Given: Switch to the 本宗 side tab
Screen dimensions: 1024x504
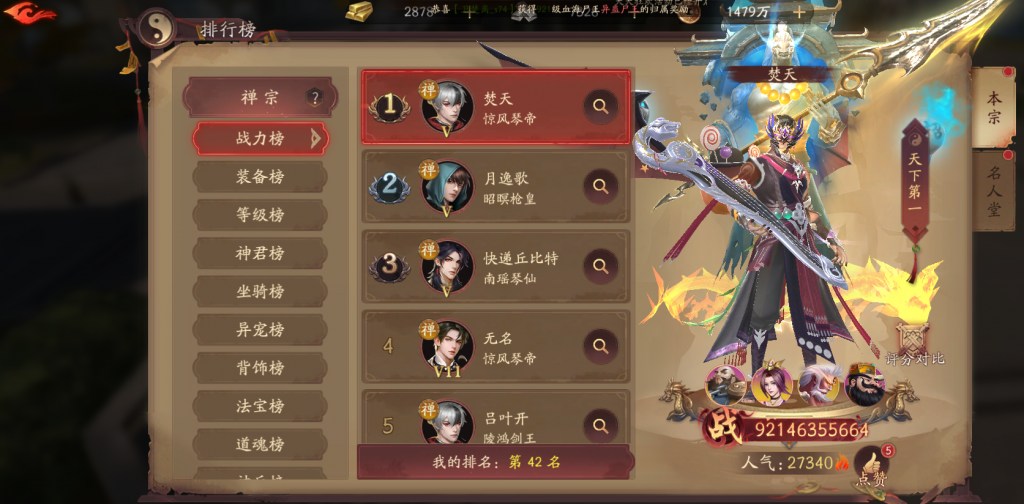Looking at the screenshot, I should click(x=994, y=107).
